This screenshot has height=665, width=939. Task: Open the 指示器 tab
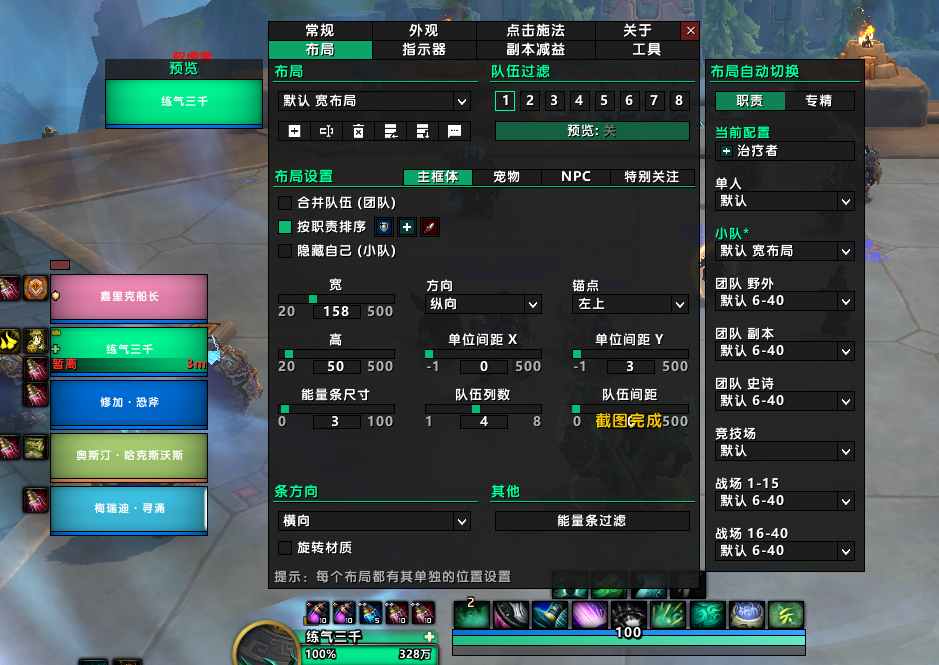423,49
